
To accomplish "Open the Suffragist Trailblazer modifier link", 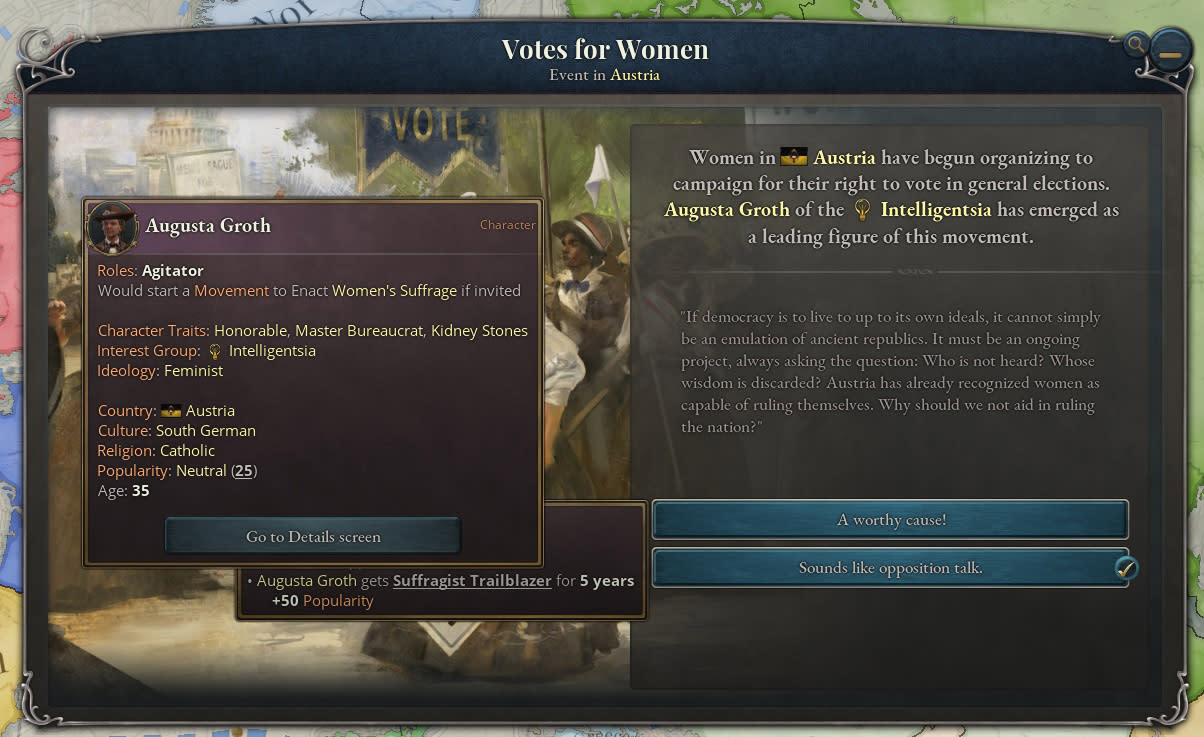I will (472, 581).
